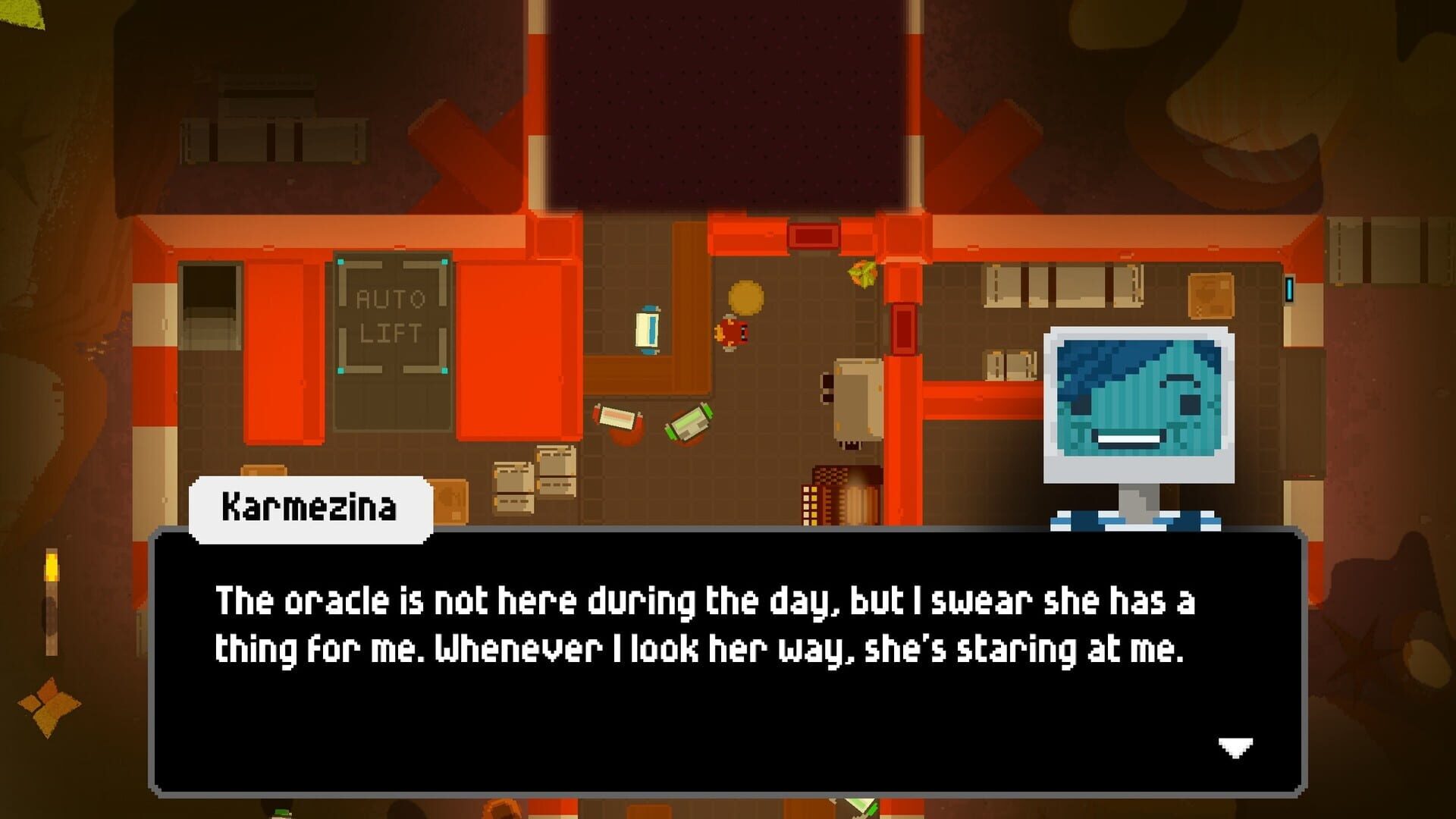Screen dimensions: 1456x819
Task: Pick up the pink snack on the red chair
Action: (x=618, y=419)
